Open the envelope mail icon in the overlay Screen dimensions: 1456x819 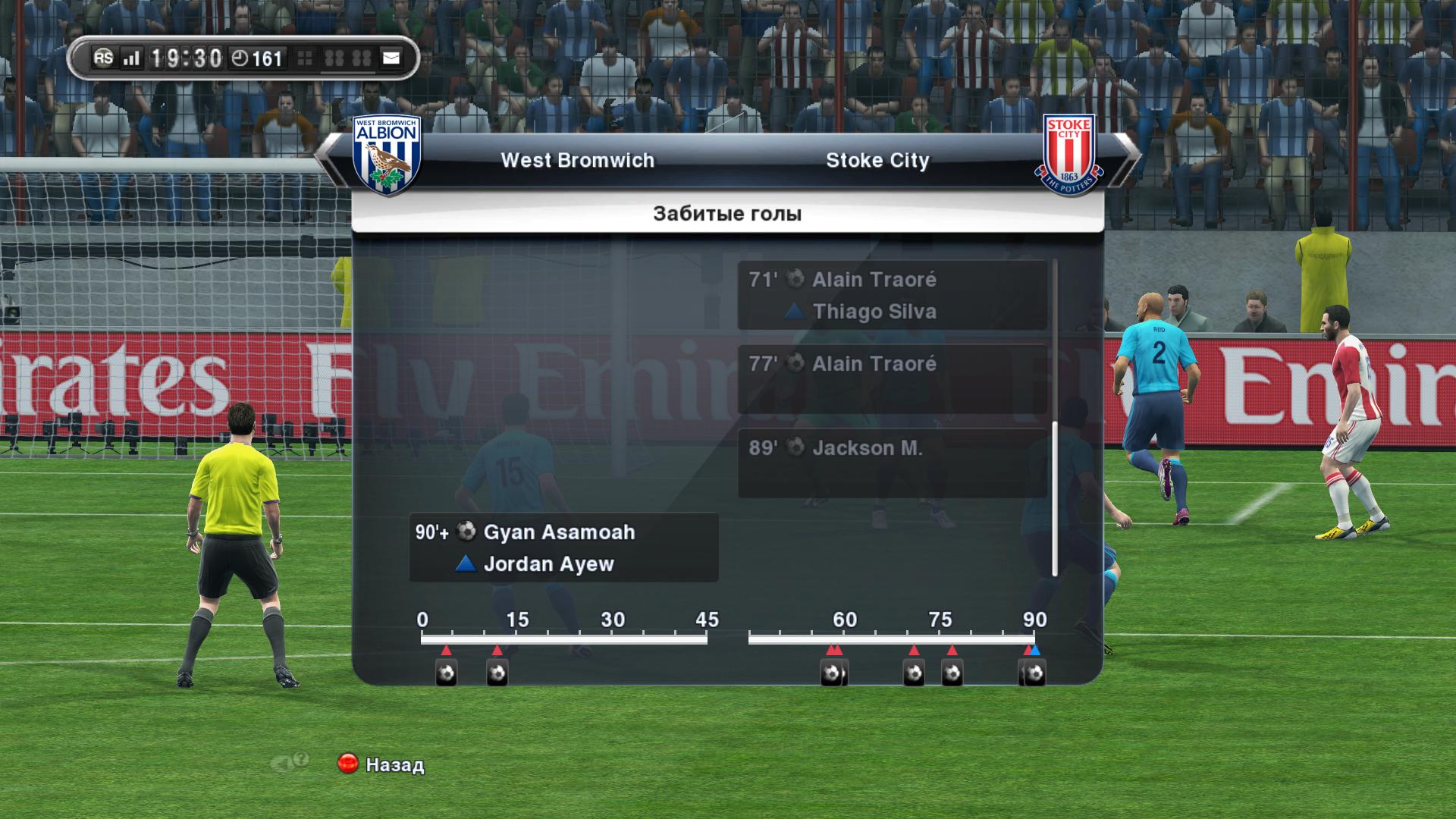391,58
